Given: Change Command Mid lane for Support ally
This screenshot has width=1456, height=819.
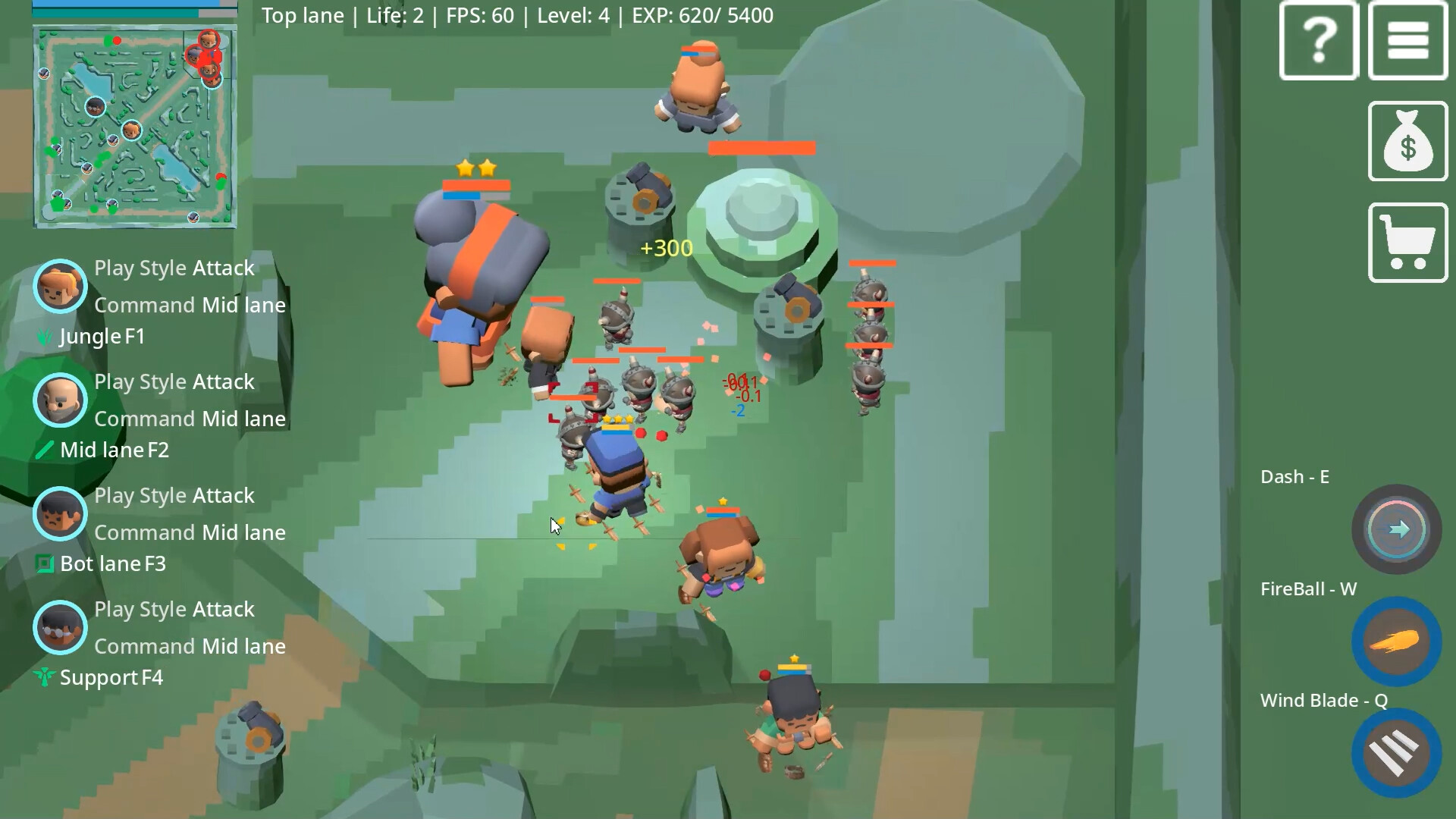Looking at the screenshot, I should [x=190, y=646].
